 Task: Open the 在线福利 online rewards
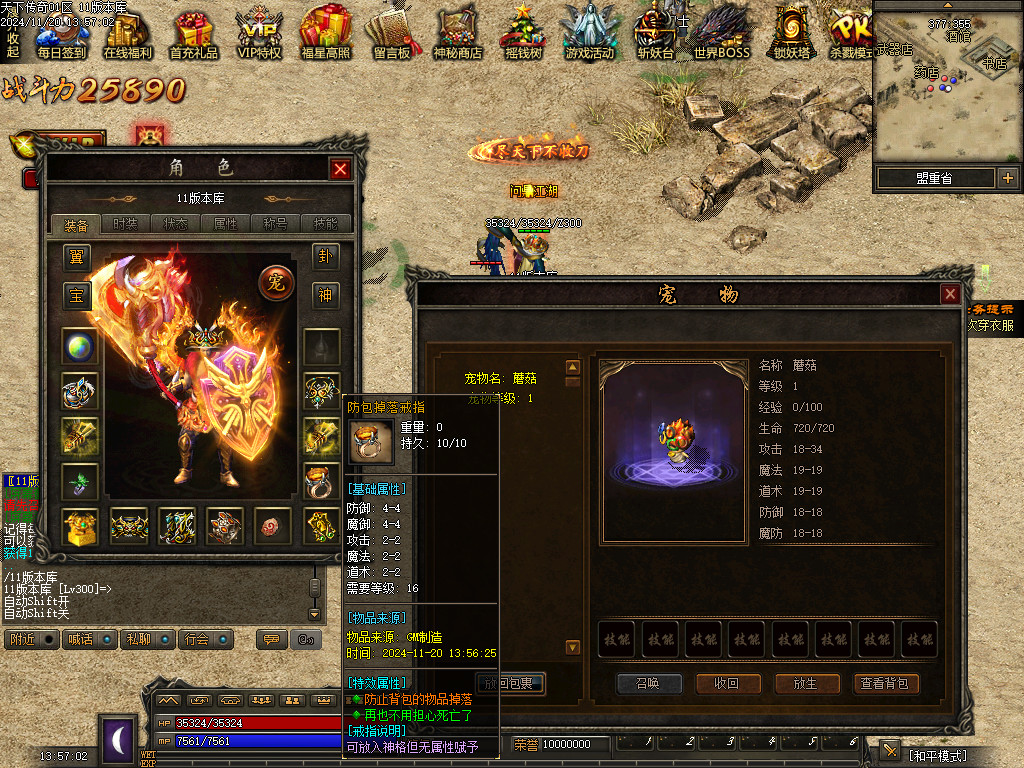(x=127, y=33)
